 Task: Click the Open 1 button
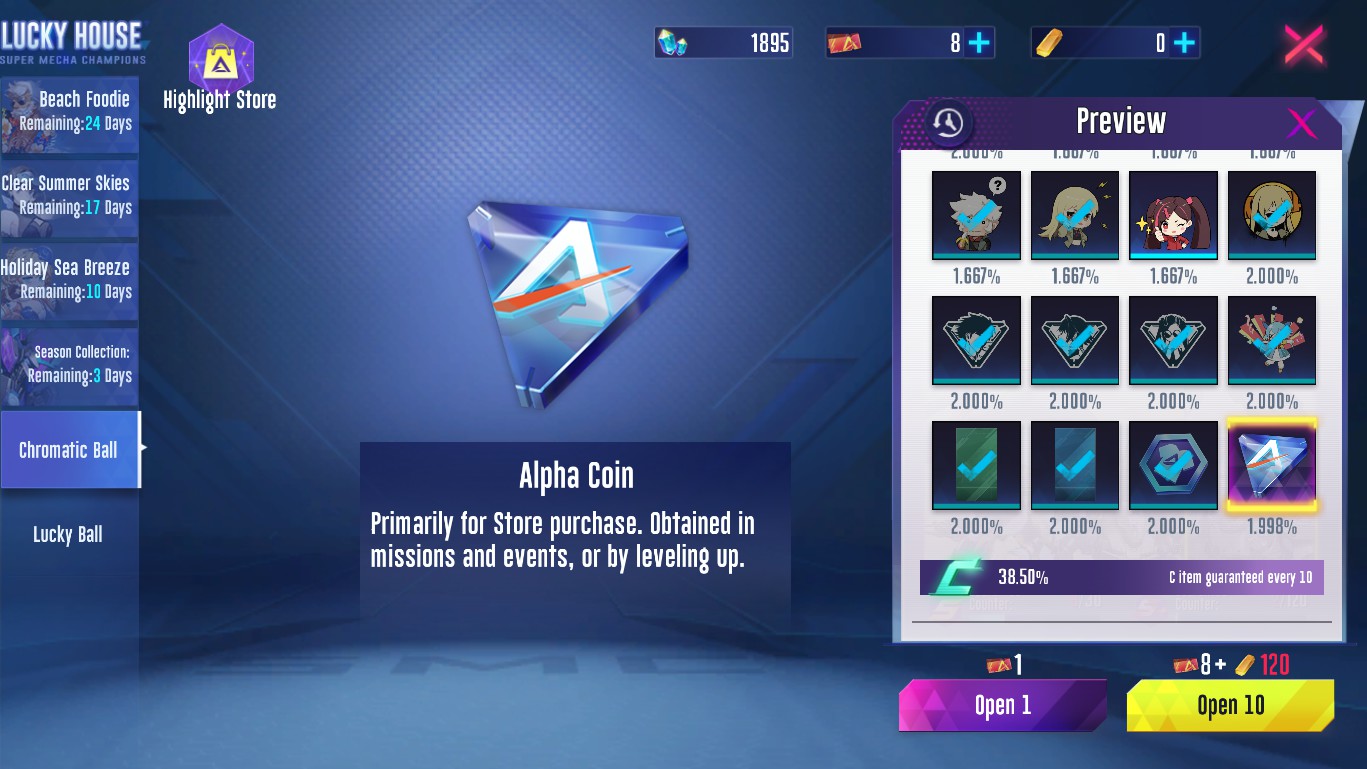coord(1002,705)
